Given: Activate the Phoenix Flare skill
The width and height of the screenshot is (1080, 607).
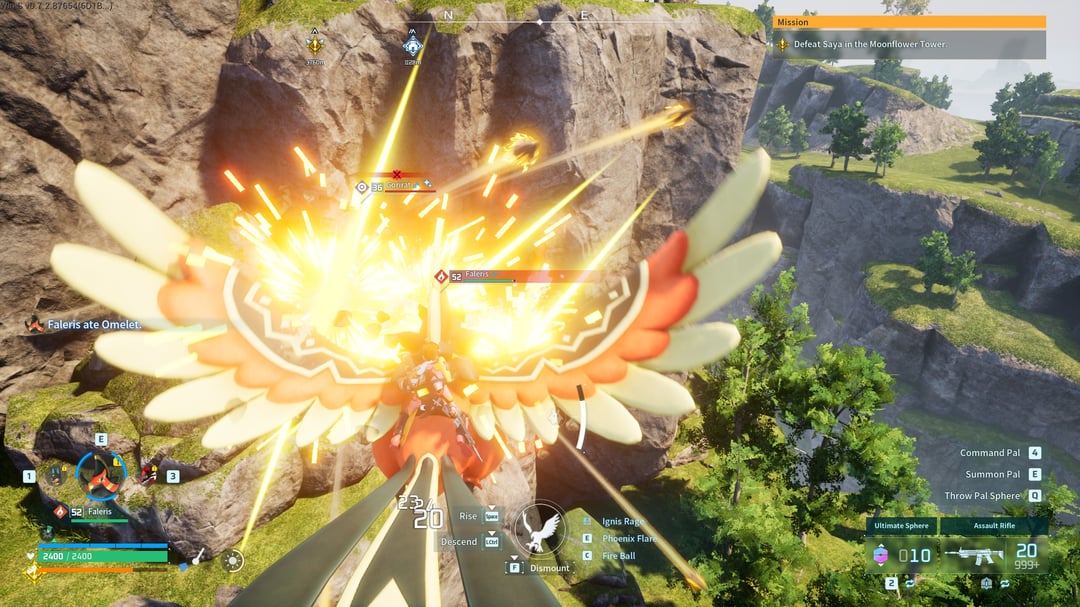Looking at the screenshot, I should click(x=629, y=538).
